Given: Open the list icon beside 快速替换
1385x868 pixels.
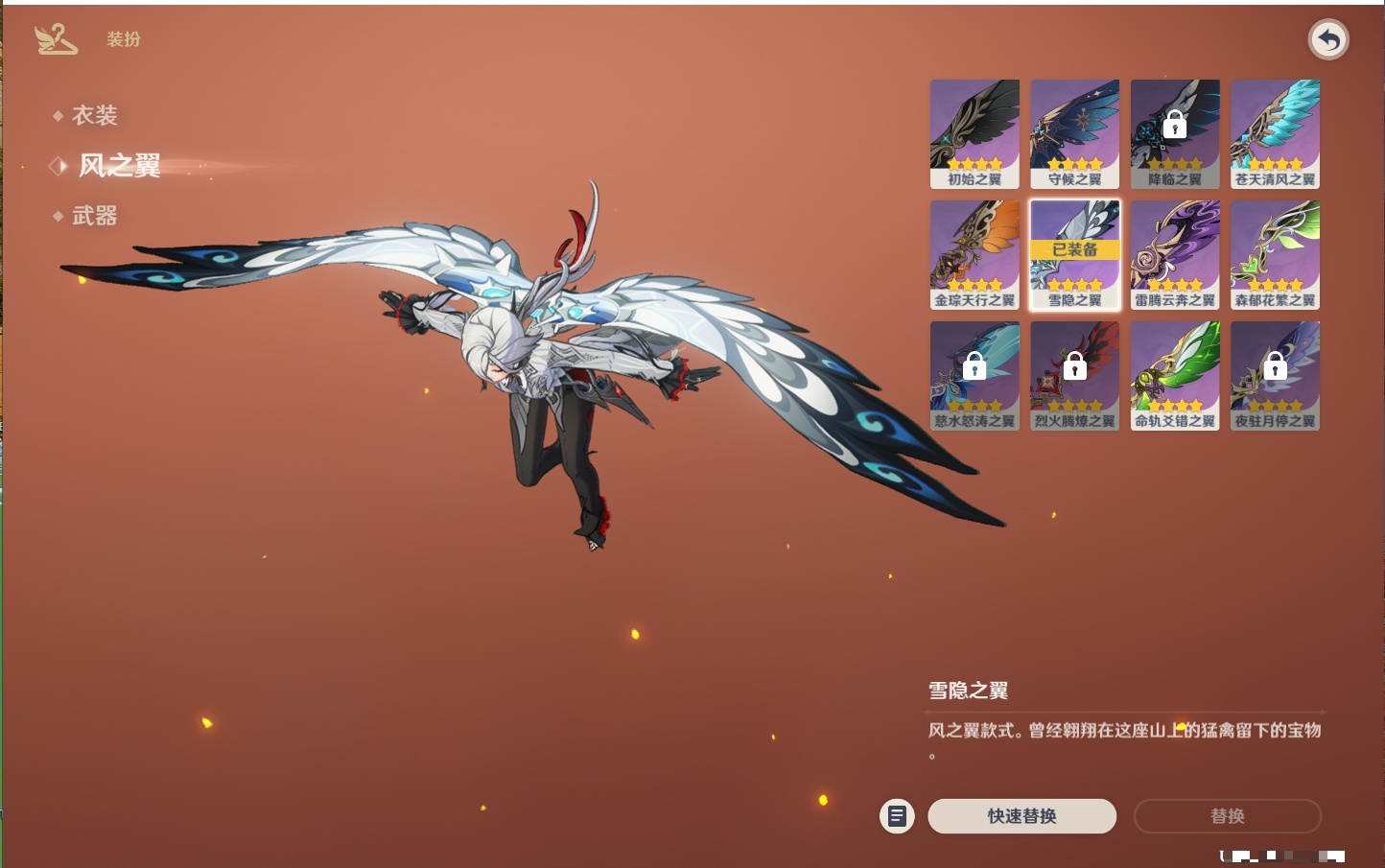Looking at the screenshot, I should (897, 816).
